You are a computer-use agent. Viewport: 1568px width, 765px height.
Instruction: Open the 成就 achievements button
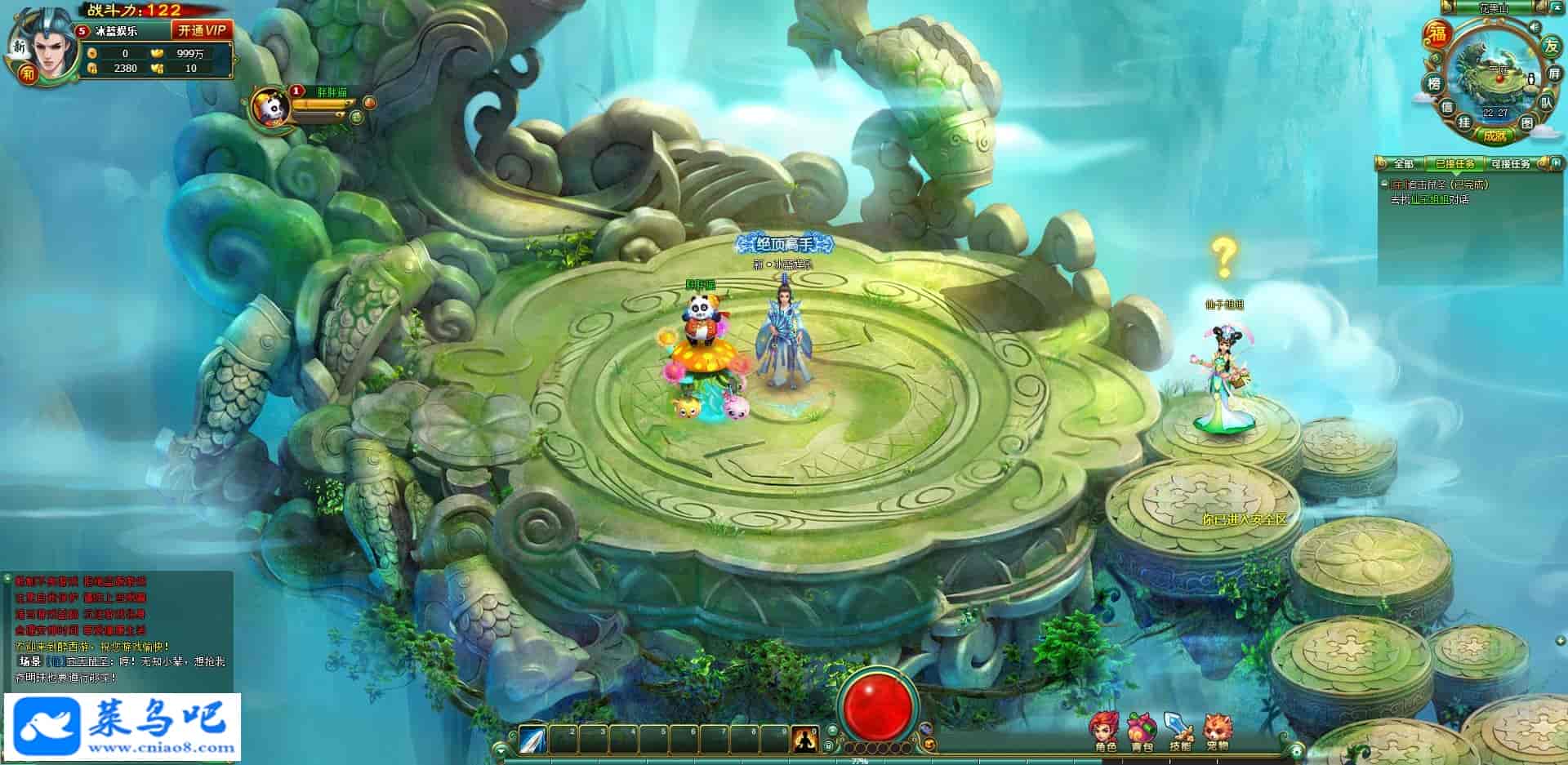click(1494, 136)
